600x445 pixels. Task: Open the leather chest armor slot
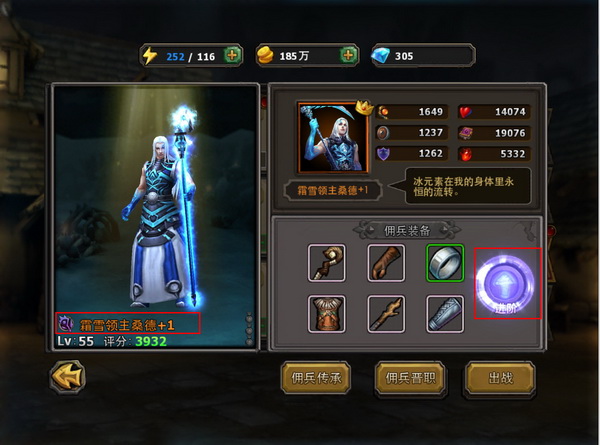click(x=327, y=314)
